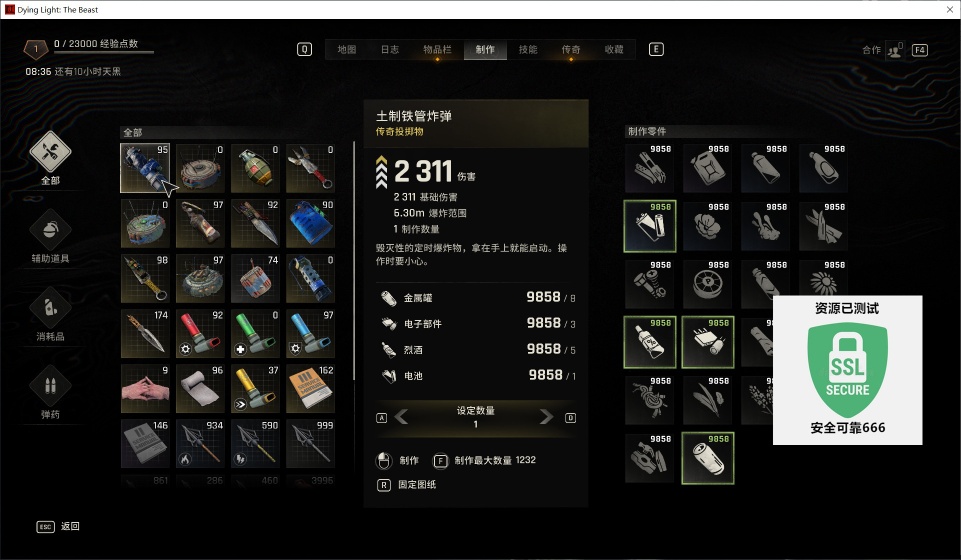This screenshot has width=961, height=560.
Task: Switch to the 技能 (Skills) tab
Action: (x=528, y=49)
